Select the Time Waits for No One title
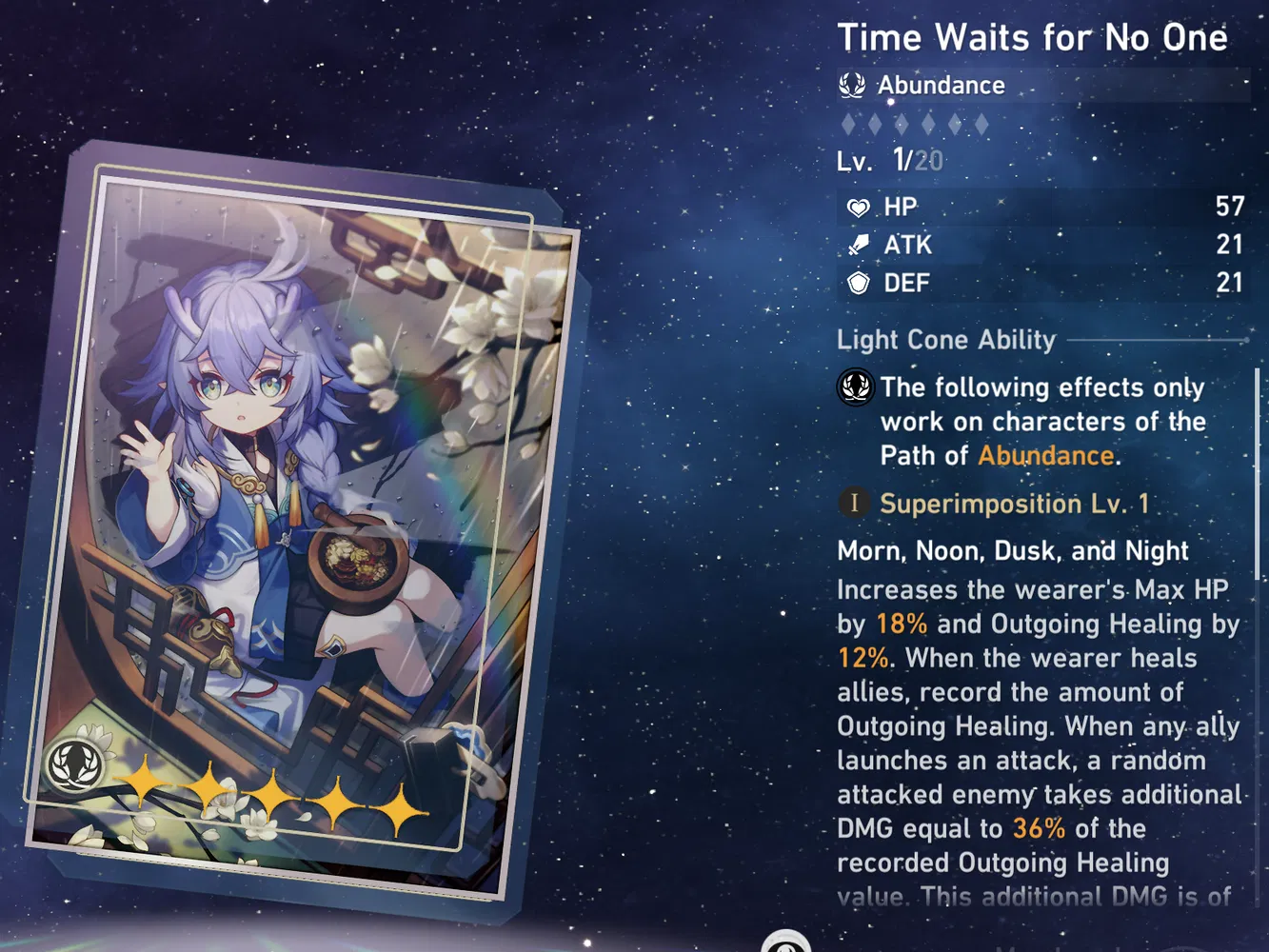Image resolution: width=1269 pixels, height=952 pixels. coord(1034,38)
